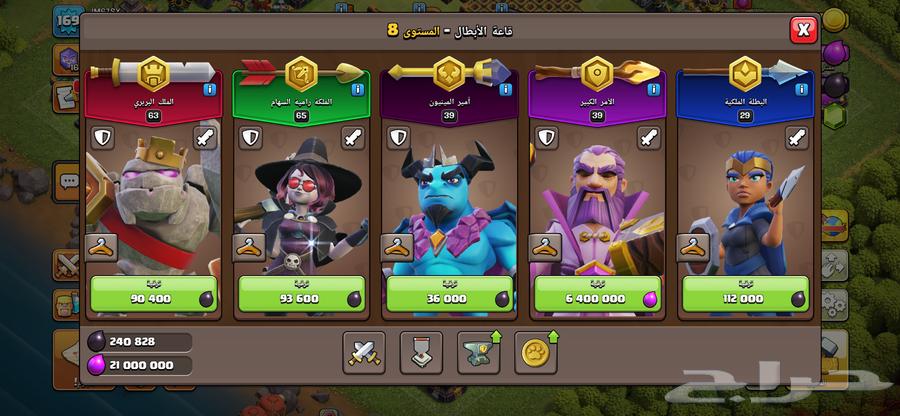Select the Minion Prince shield icon
This screenshot has height=416, width=900.
click(397, 138)
